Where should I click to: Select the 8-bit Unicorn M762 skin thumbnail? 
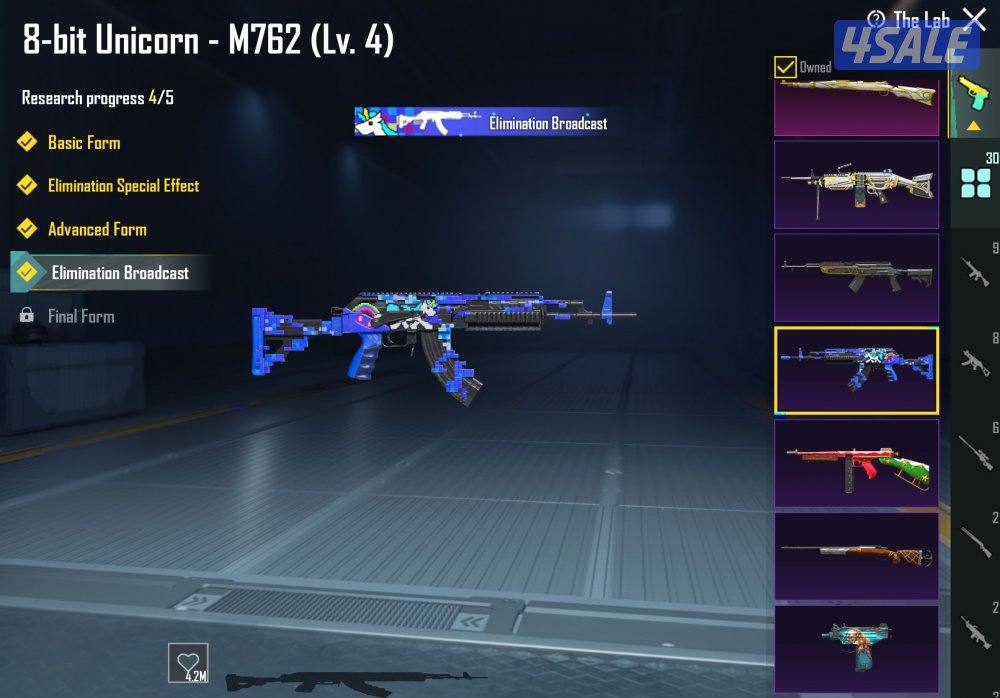[857, 370]
